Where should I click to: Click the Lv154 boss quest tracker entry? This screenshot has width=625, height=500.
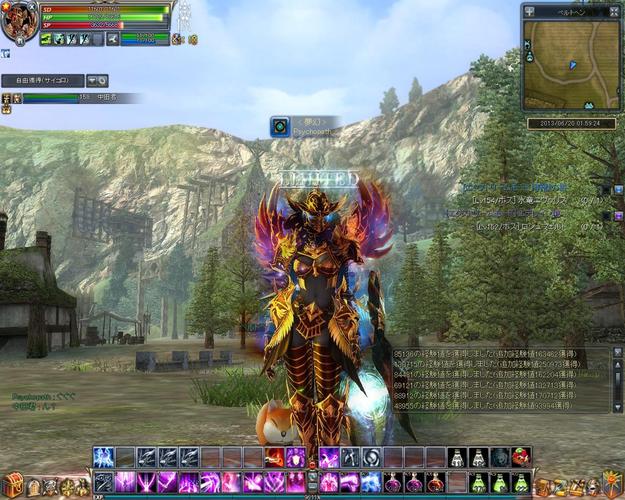[537, 199]
